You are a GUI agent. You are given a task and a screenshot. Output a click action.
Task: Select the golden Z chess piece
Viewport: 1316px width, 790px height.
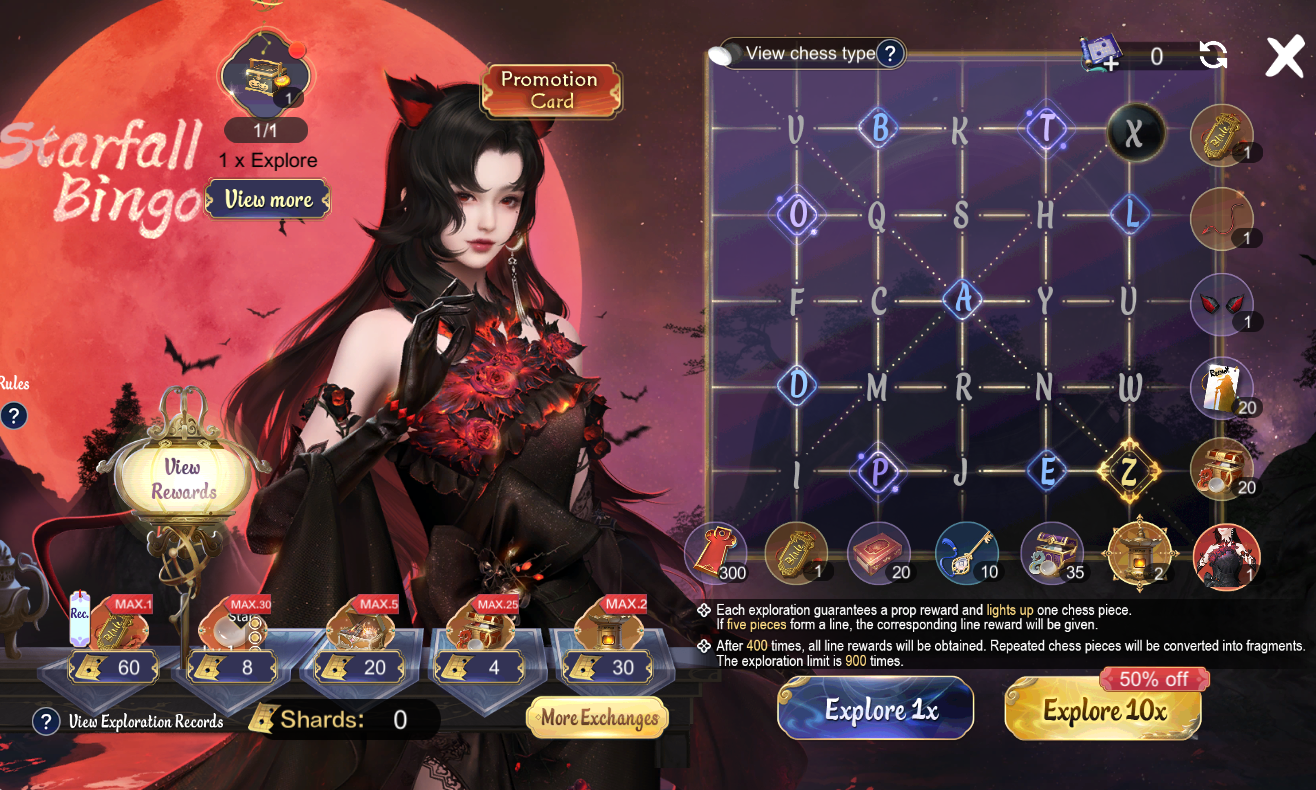coord(1129,471)
